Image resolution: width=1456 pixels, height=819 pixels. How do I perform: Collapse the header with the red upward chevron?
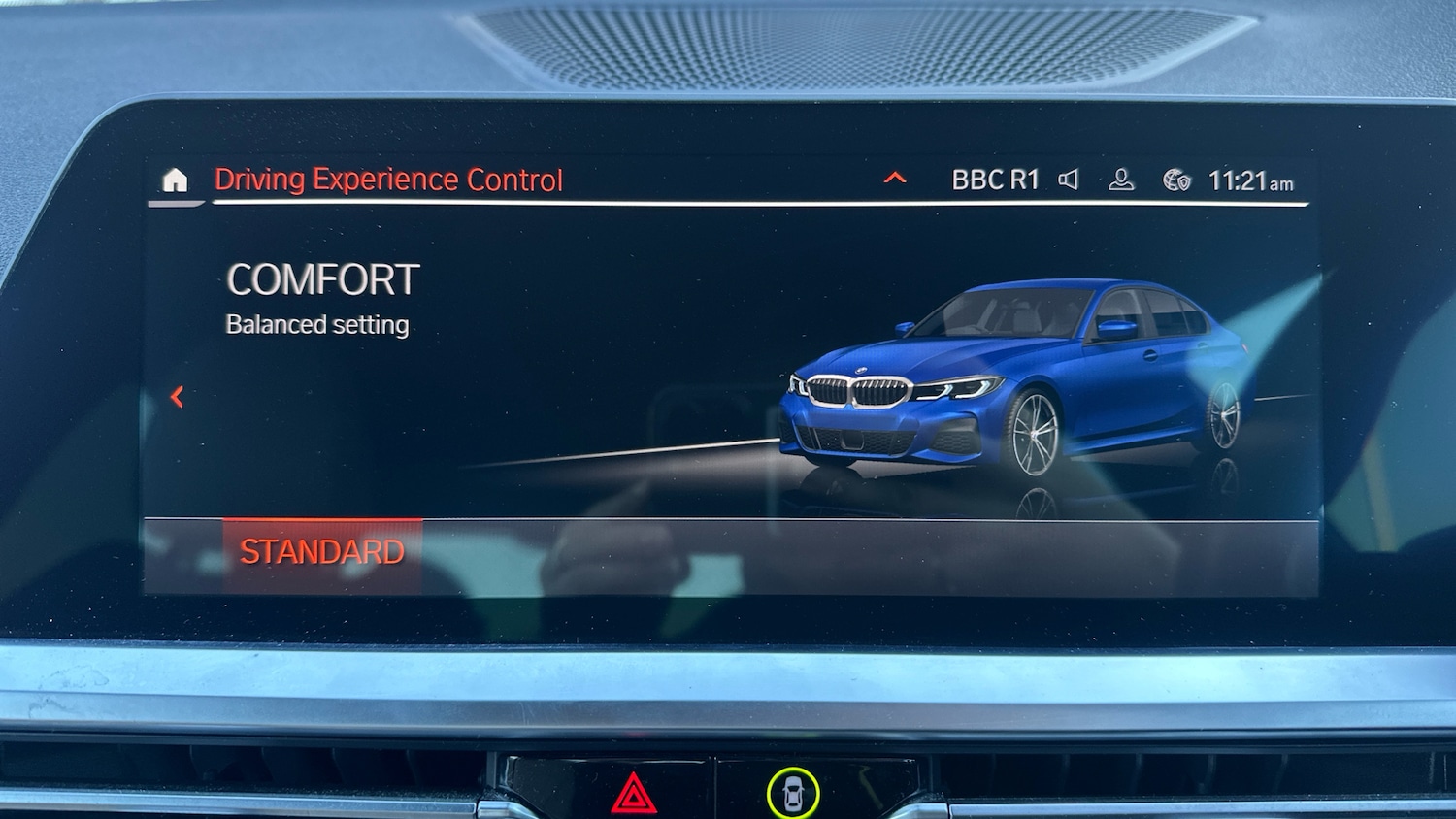click(893, 177)
